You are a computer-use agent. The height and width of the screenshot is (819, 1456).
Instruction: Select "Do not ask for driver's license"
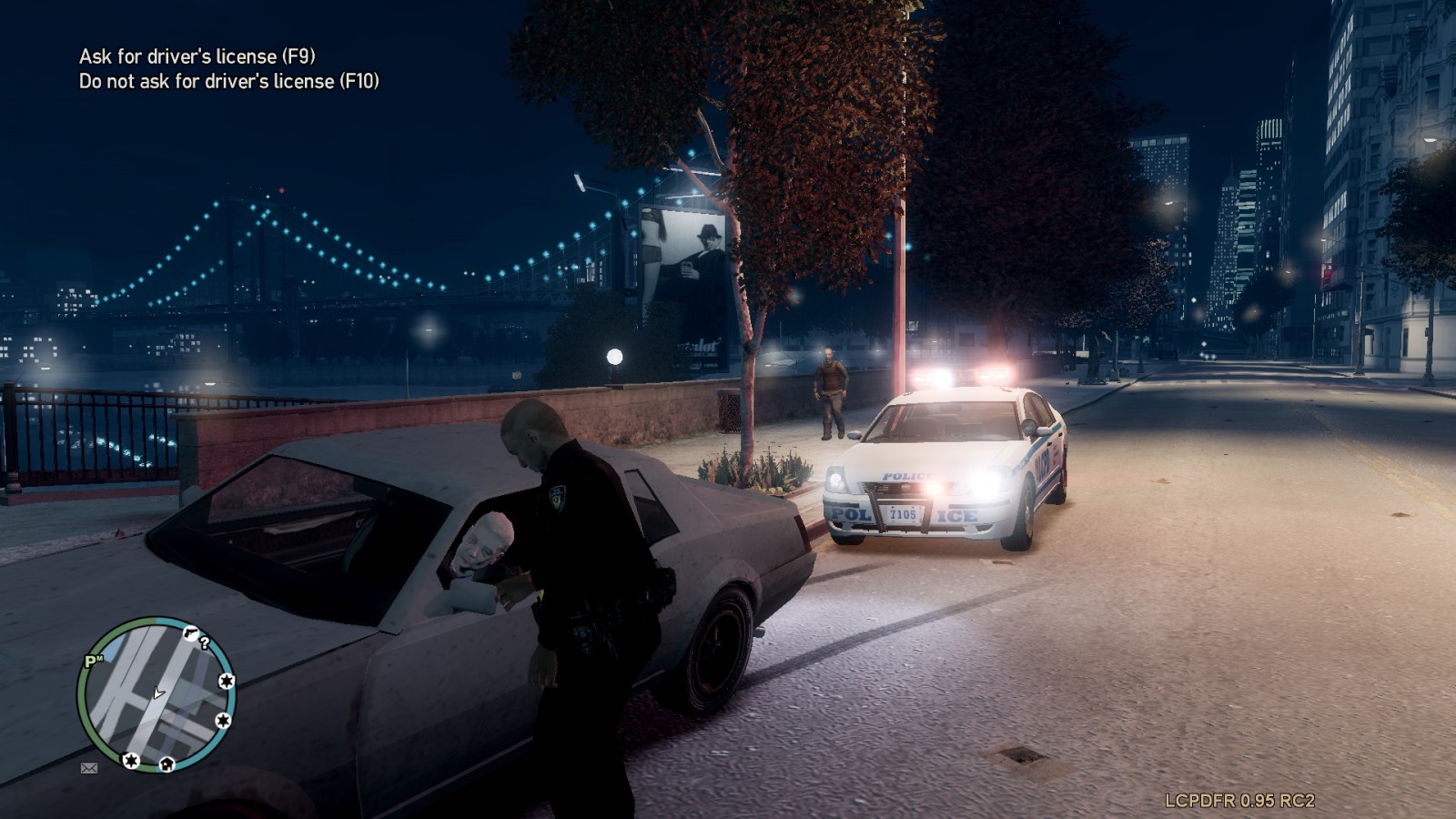click(x=228, y=81)
